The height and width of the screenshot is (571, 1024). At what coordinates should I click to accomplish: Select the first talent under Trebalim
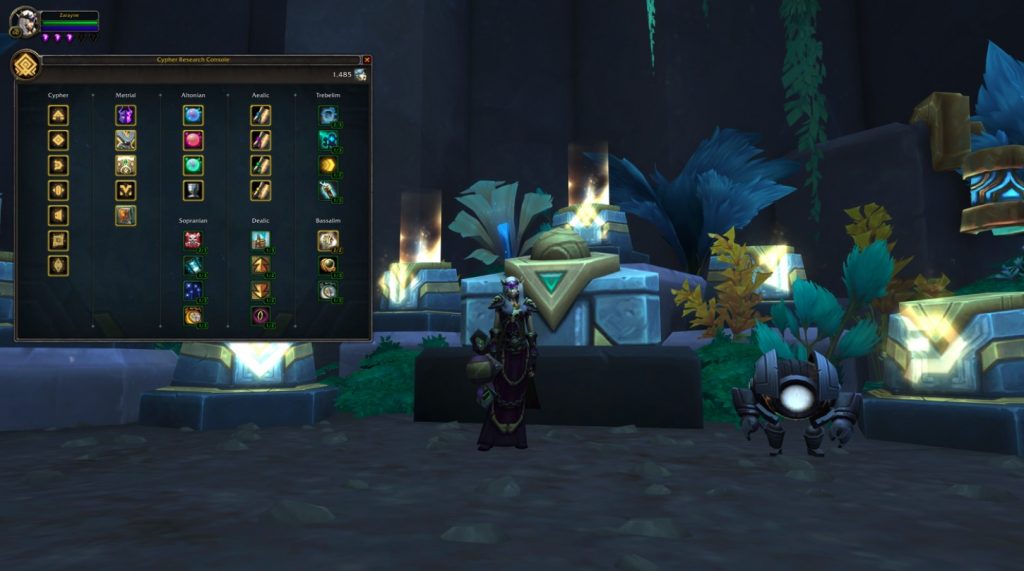(x=328, y=115)
